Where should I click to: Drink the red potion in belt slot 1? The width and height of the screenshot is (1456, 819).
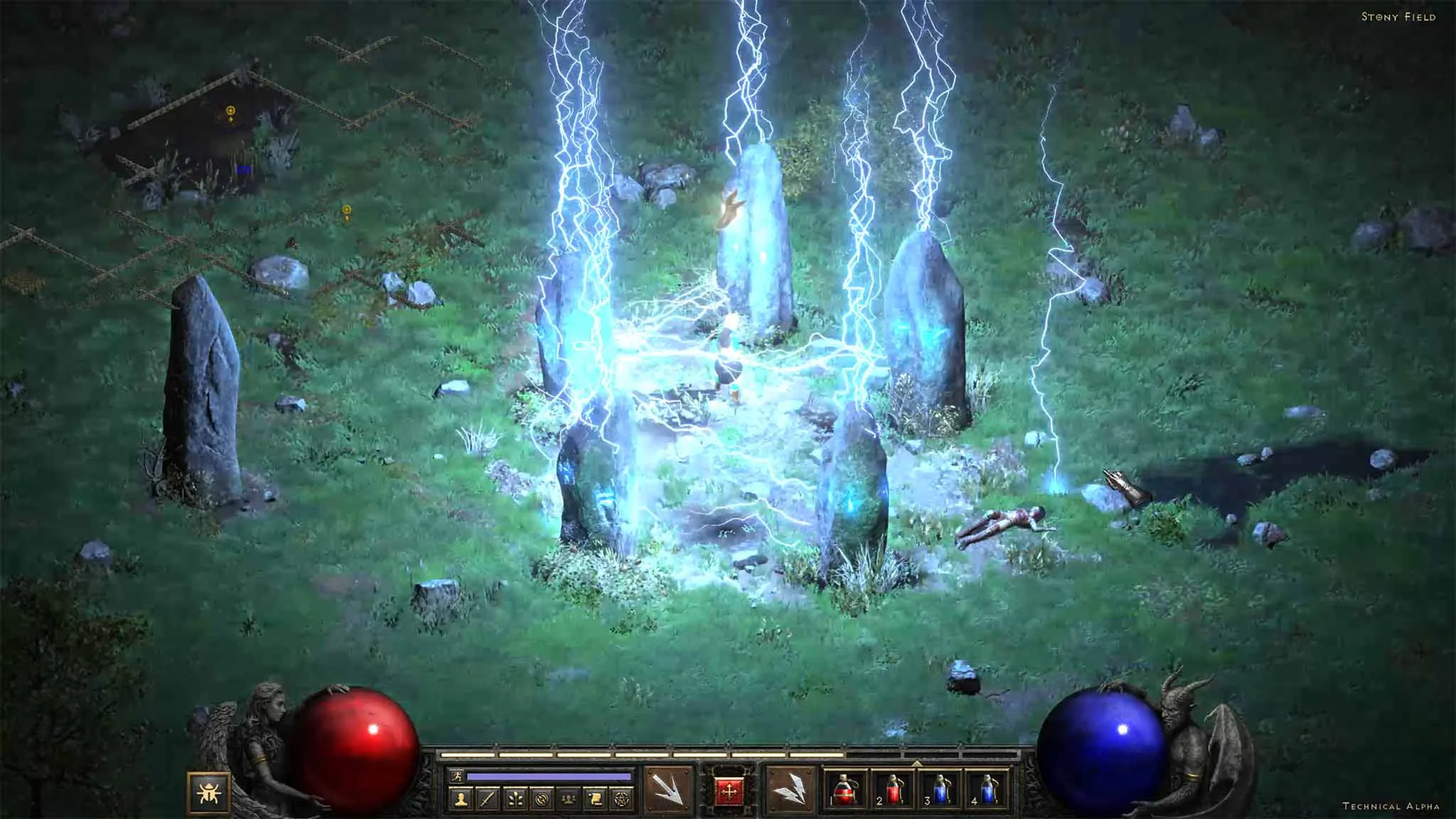click(844, 791)
